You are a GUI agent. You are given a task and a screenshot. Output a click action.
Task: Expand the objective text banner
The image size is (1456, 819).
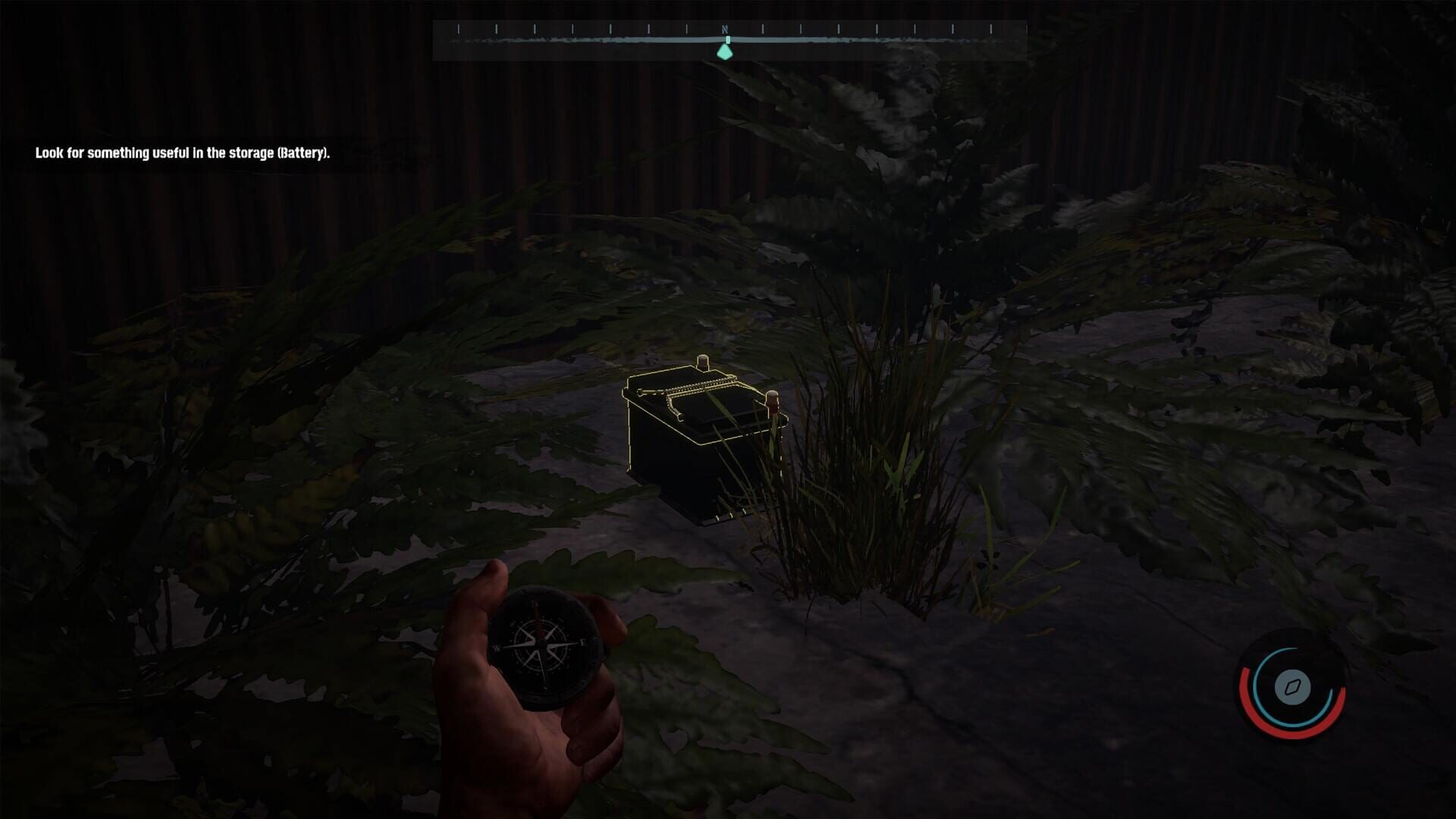[182, 152]
